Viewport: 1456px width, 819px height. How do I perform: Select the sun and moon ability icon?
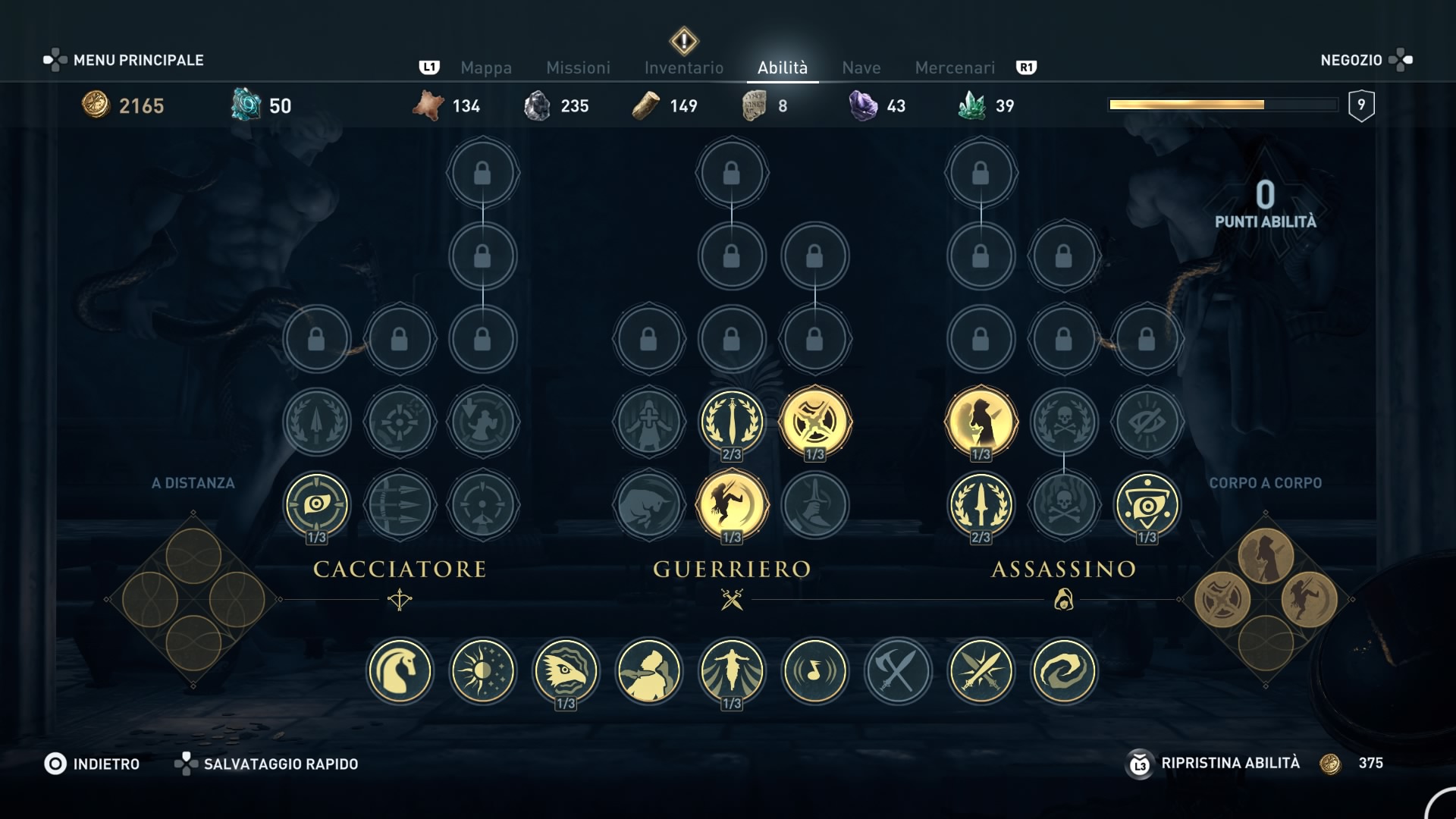pyautogui.click(x=483, y=671)
